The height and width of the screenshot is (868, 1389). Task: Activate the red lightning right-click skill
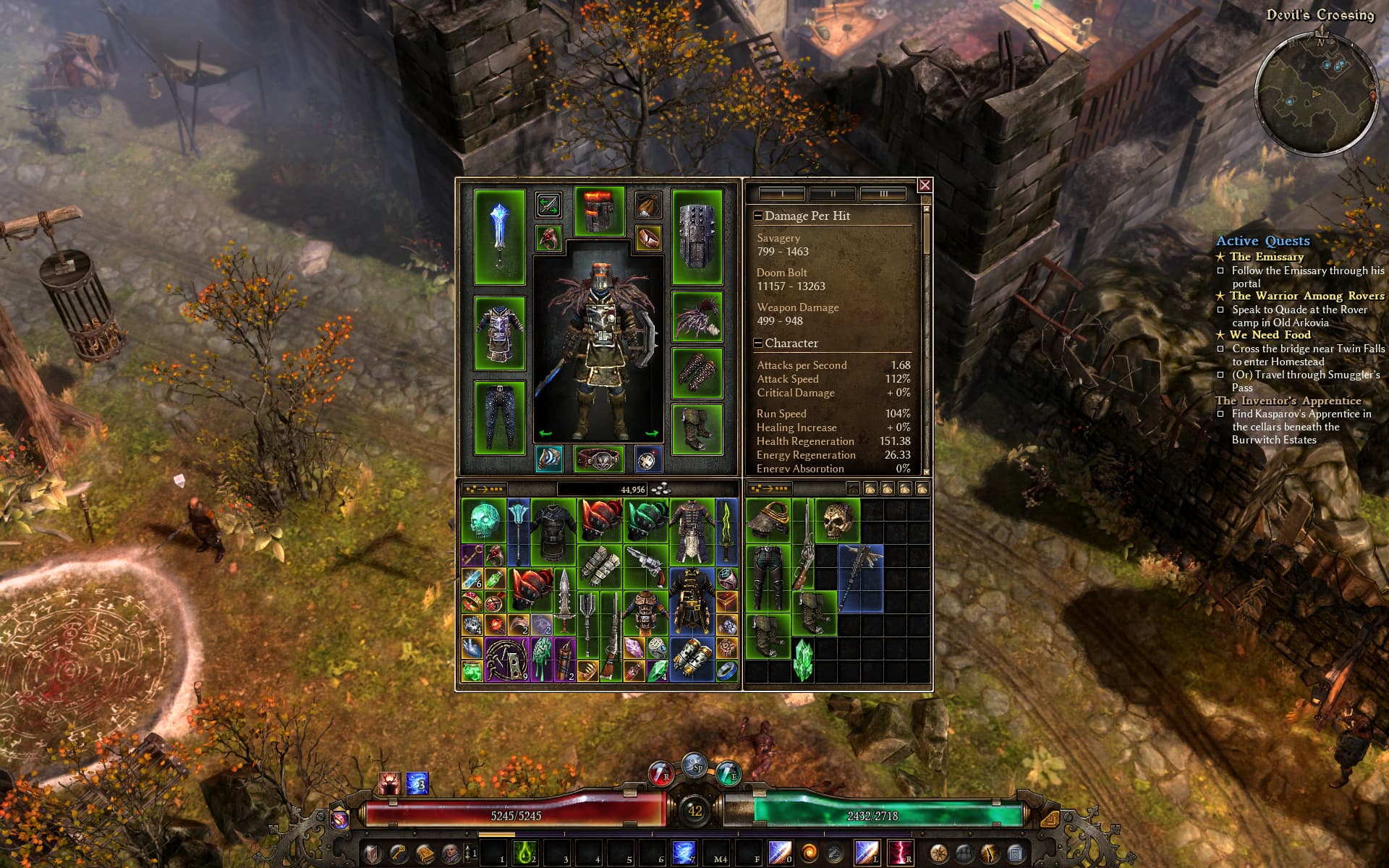pyautogui.click(x=899, y=854)
